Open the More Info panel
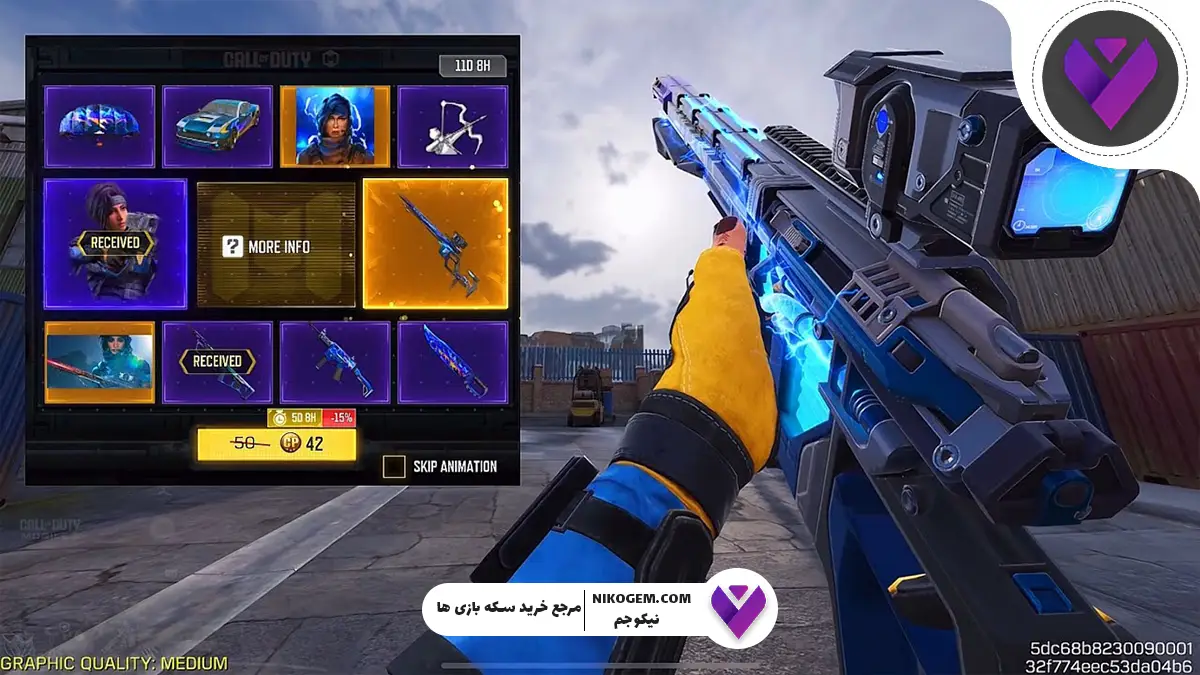The height and width of the screenshot is (675, 1200). tap(276, 245)
